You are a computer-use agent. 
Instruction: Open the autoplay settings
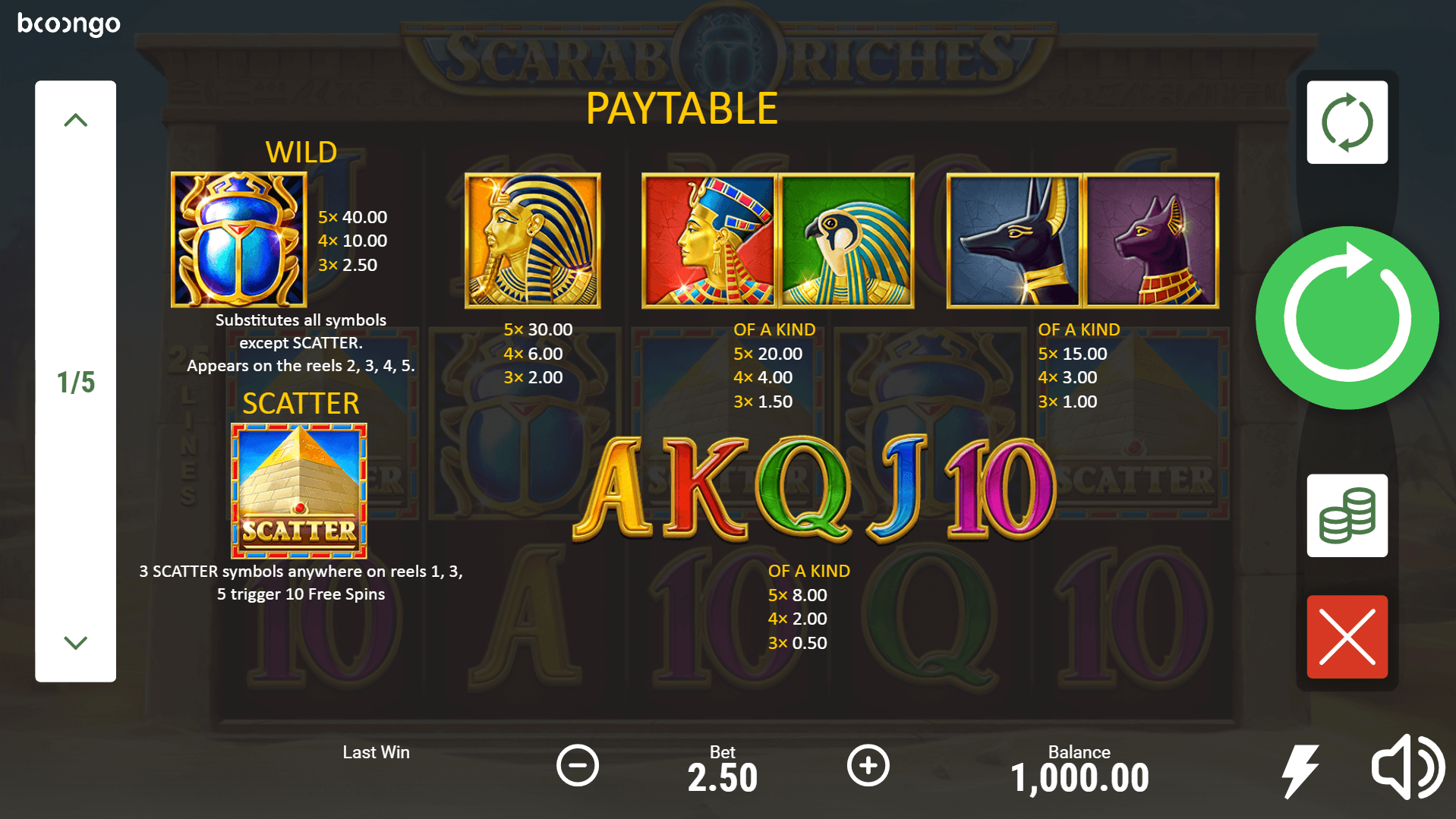pos(1347,122)
